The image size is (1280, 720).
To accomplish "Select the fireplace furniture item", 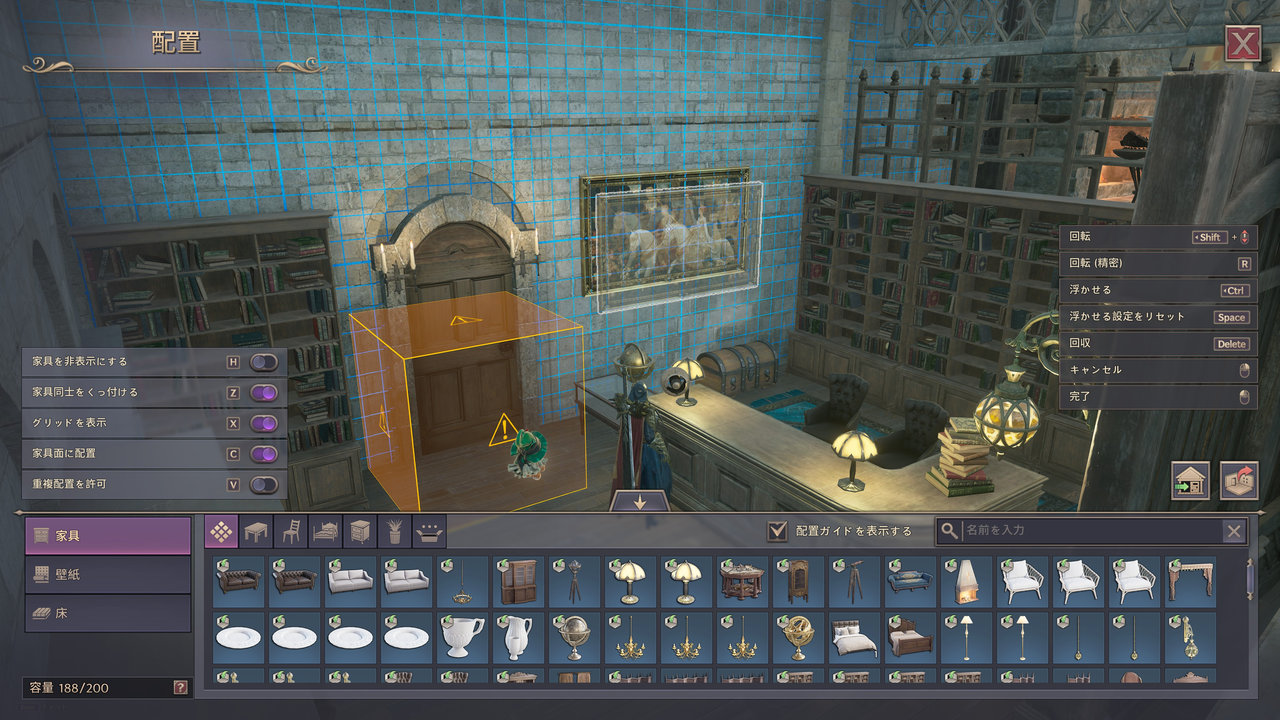I will click(x=966, y=581).
